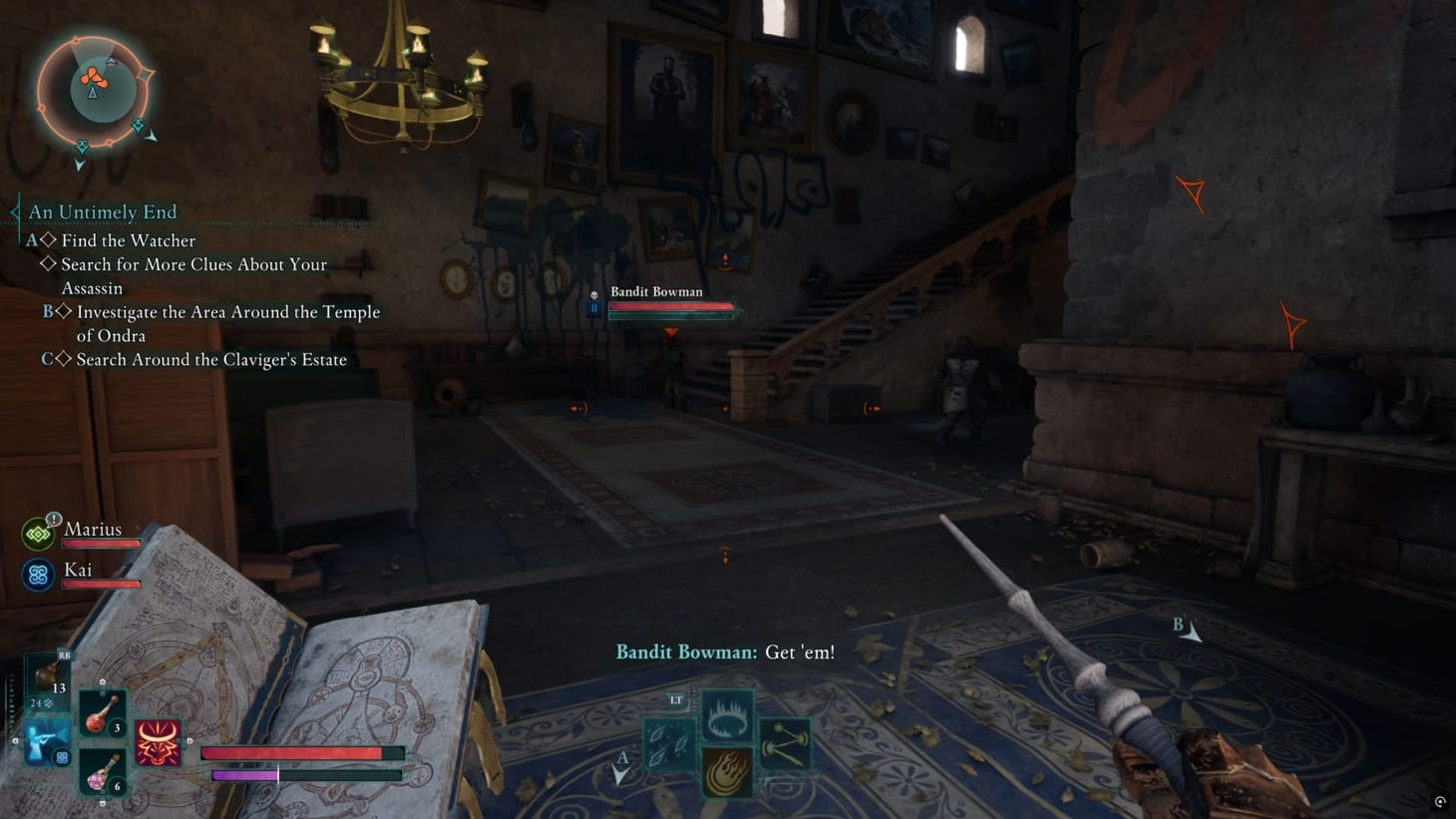The height and width of the screenshot is (819, 1456).
Task: Choose the frost bolts spell on the left
Action: [x=668, y=742]
